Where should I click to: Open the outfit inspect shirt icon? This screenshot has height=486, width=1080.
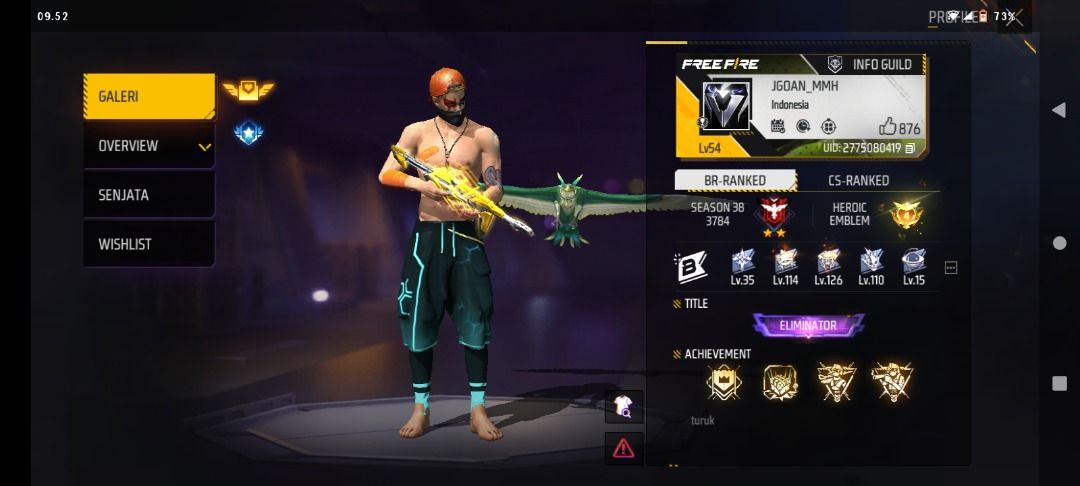623,405
